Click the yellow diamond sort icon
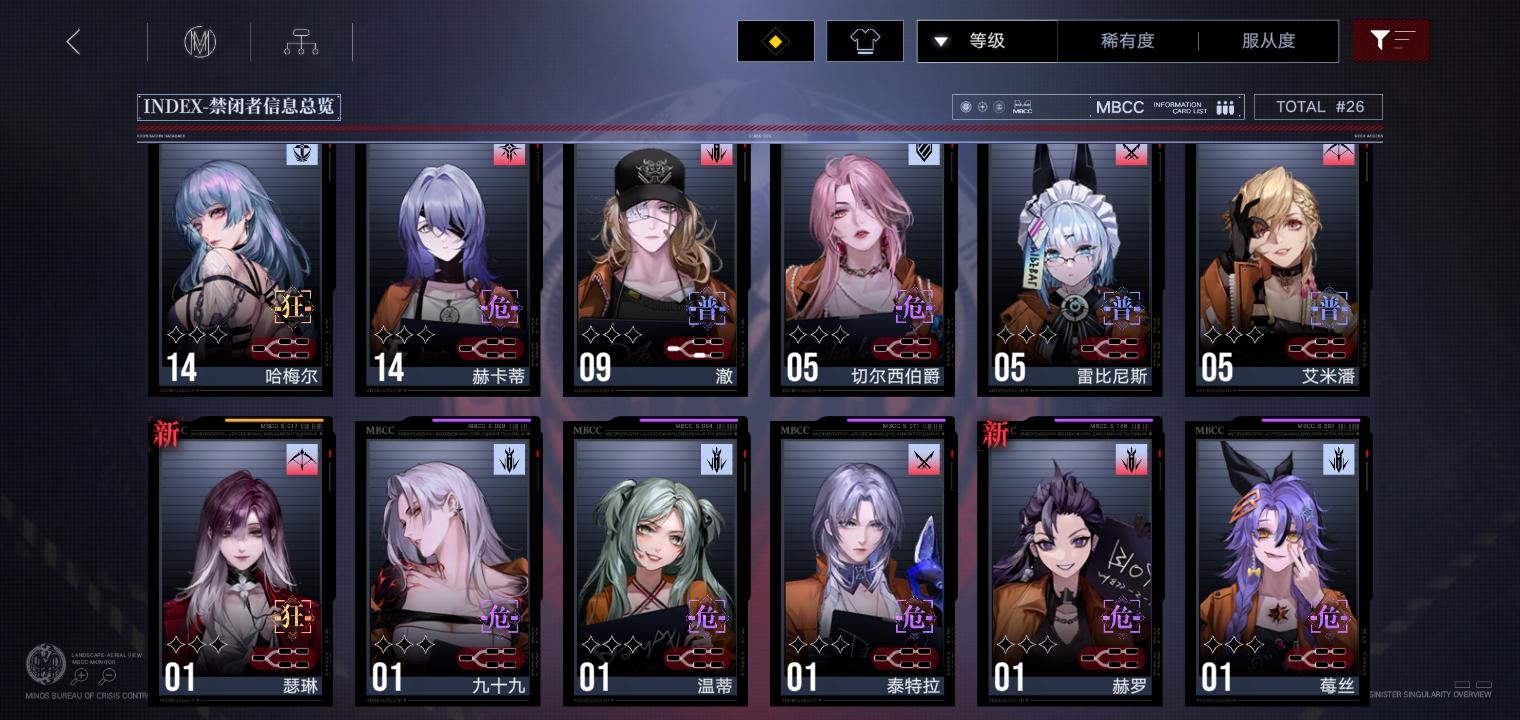The image size is (1520, 720). coord(776,41)
